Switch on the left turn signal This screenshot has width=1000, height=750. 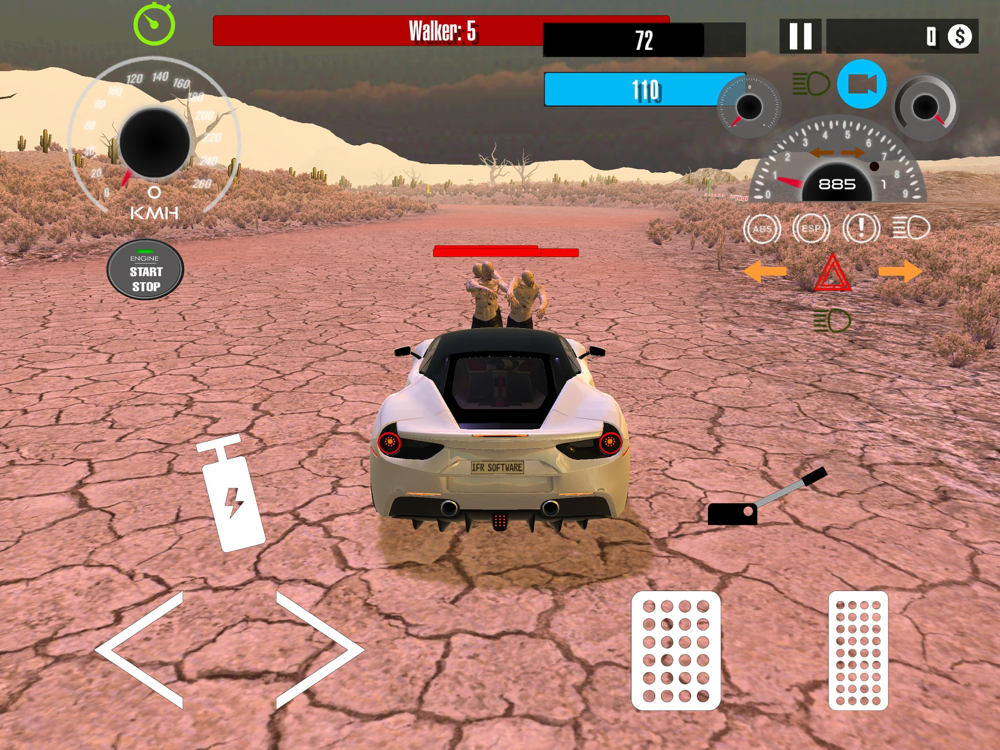pos(766,271)
